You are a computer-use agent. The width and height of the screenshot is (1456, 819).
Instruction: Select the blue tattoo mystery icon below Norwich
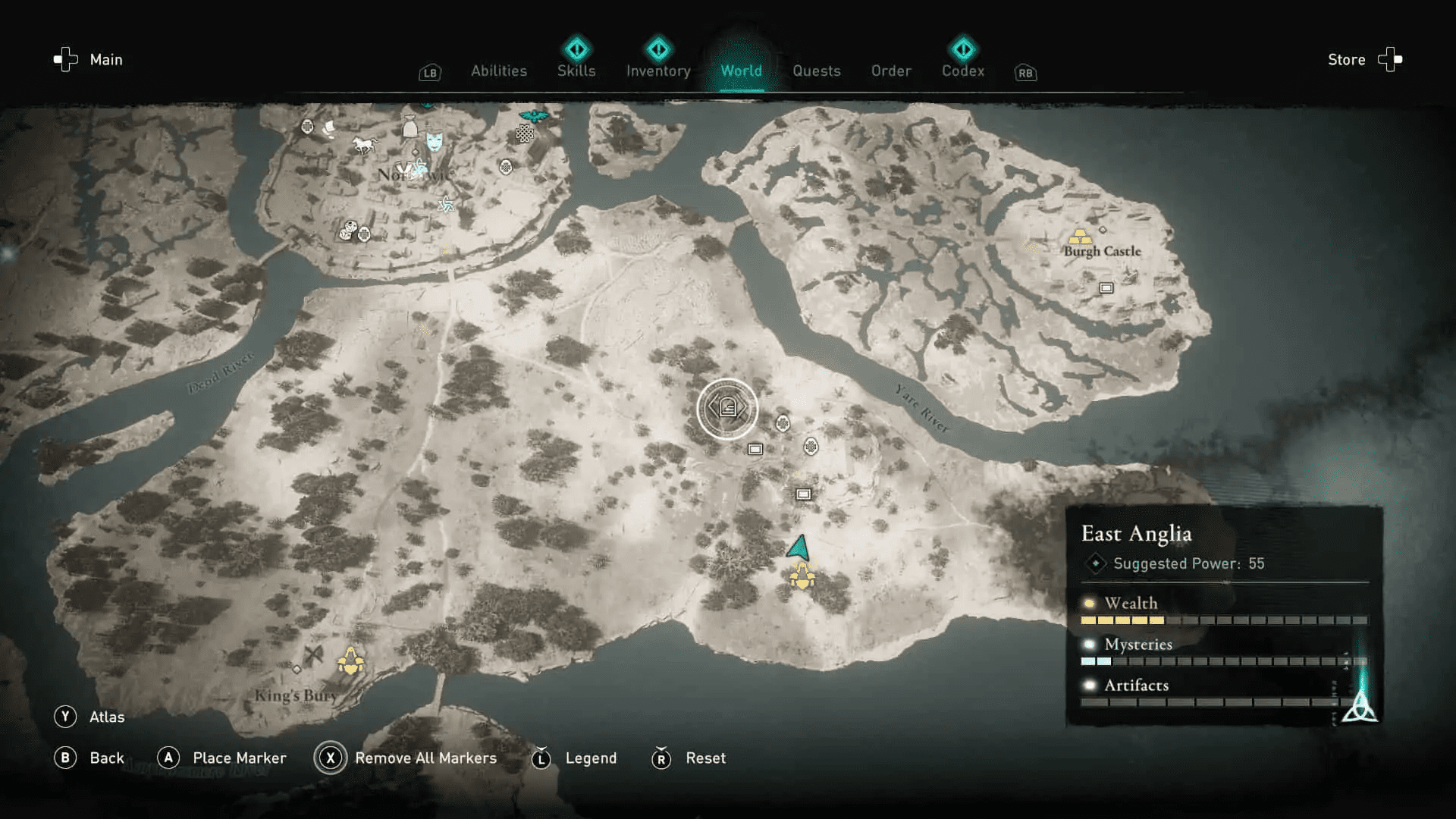click(x=446, y=205)
